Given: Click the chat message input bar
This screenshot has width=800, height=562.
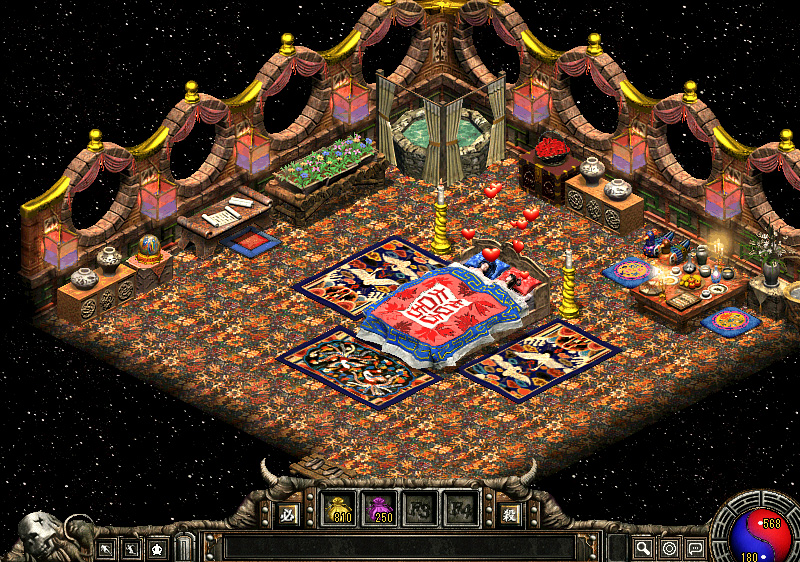Looking at the screenshot, I should (400, 547).
